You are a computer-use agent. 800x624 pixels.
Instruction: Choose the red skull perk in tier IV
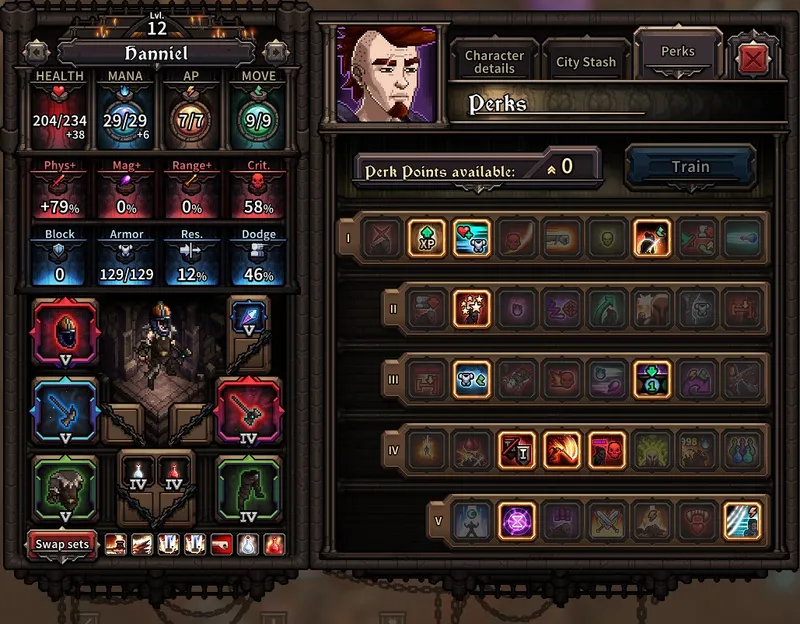pyautogui.click(x=606, y=451)
